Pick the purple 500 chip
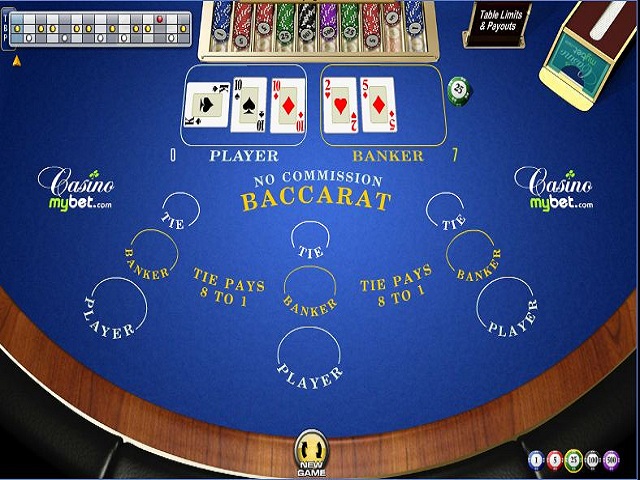The width and height of the screenshot is (640, 480). [611, 460]
